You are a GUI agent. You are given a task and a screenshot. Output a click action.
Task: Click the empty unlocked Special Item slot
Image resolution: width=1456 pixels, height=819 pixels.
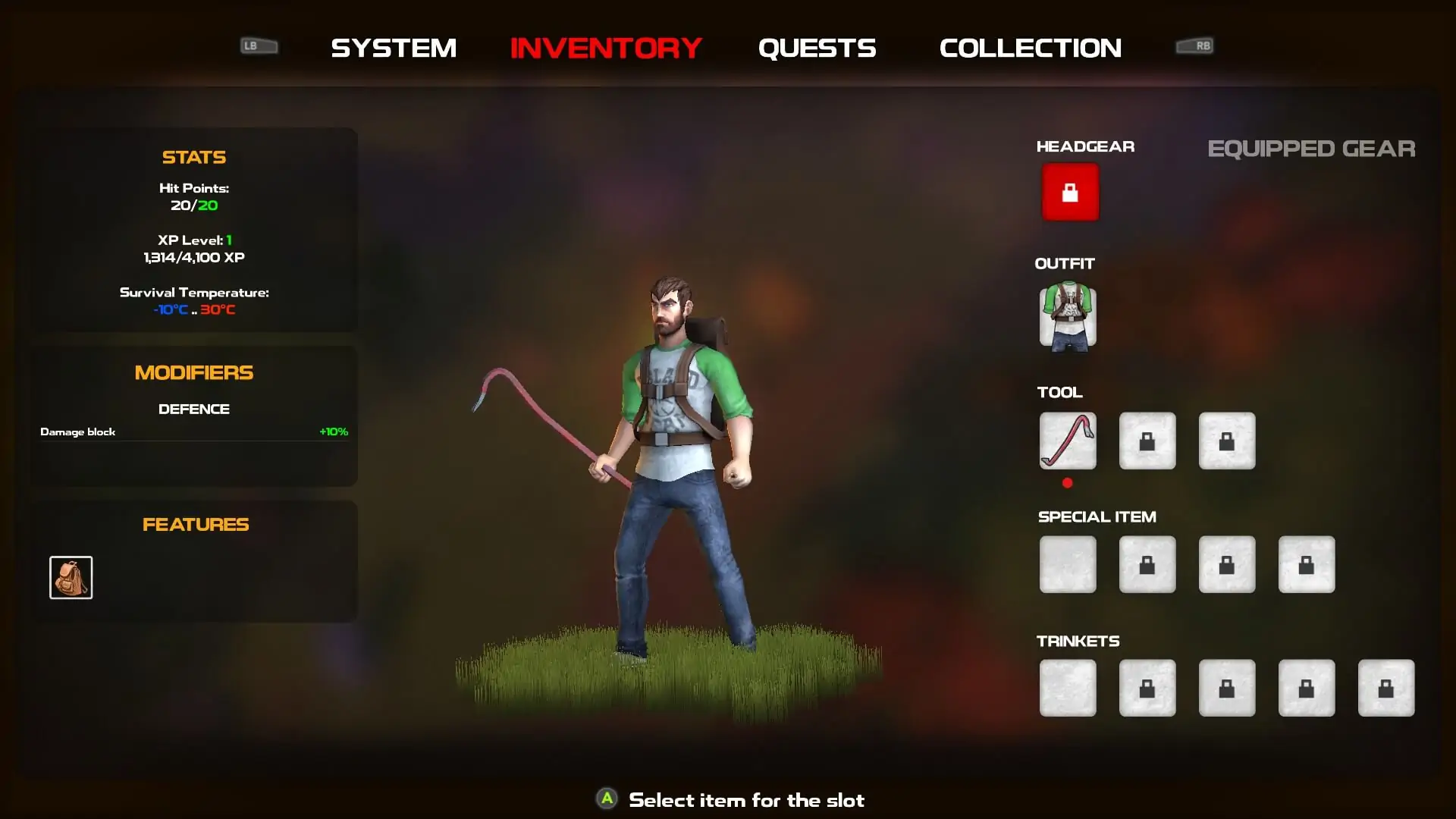tap(1068, 564)
